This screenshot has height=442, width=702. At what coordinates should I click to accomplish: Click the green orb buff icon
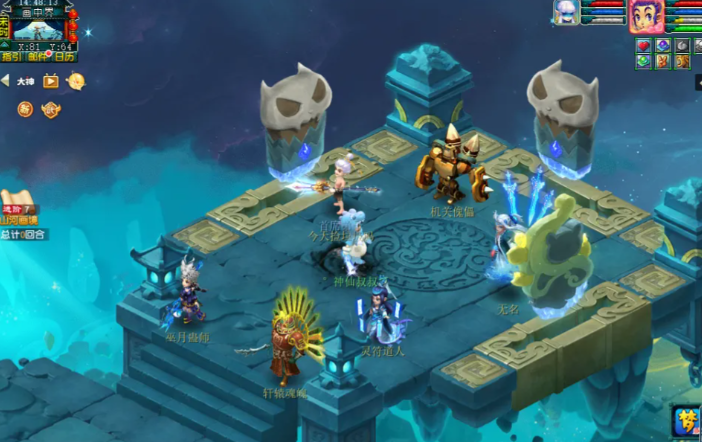point(643,62)
